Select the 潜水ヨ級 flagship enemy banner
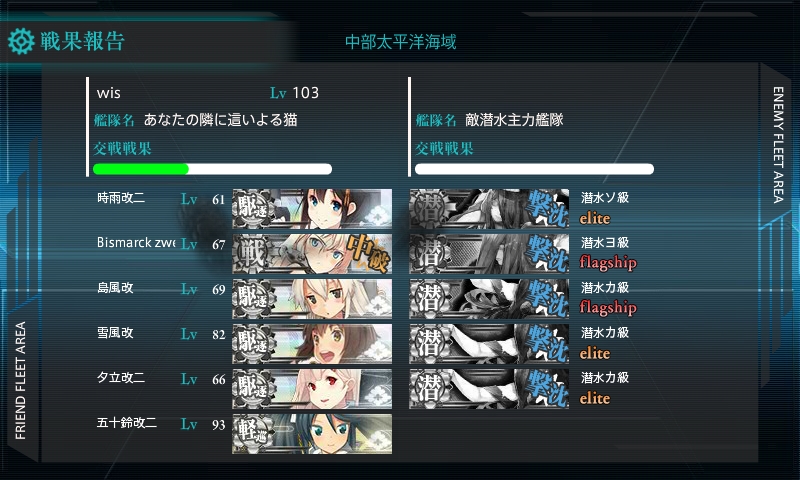The width and height of the screenshot is (800, 480). pyautogui.click(x=490, y=252)
